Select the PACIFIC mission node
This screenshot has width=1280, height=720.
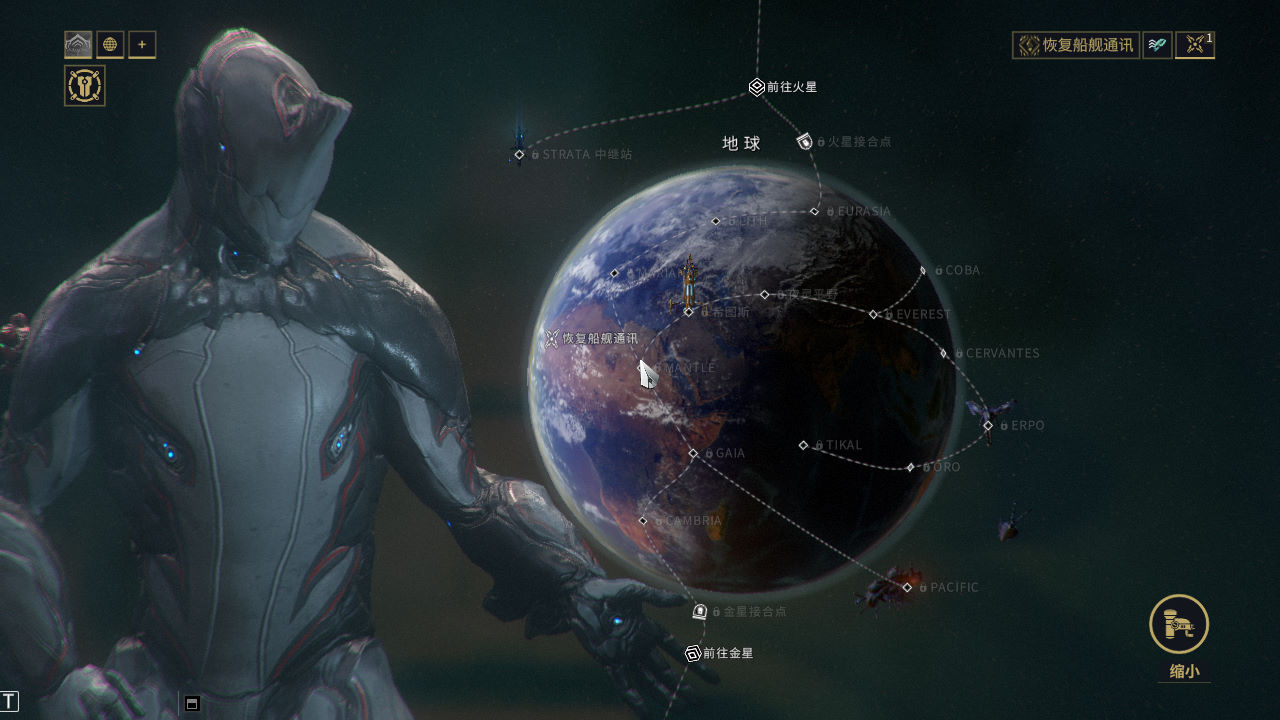907,587
